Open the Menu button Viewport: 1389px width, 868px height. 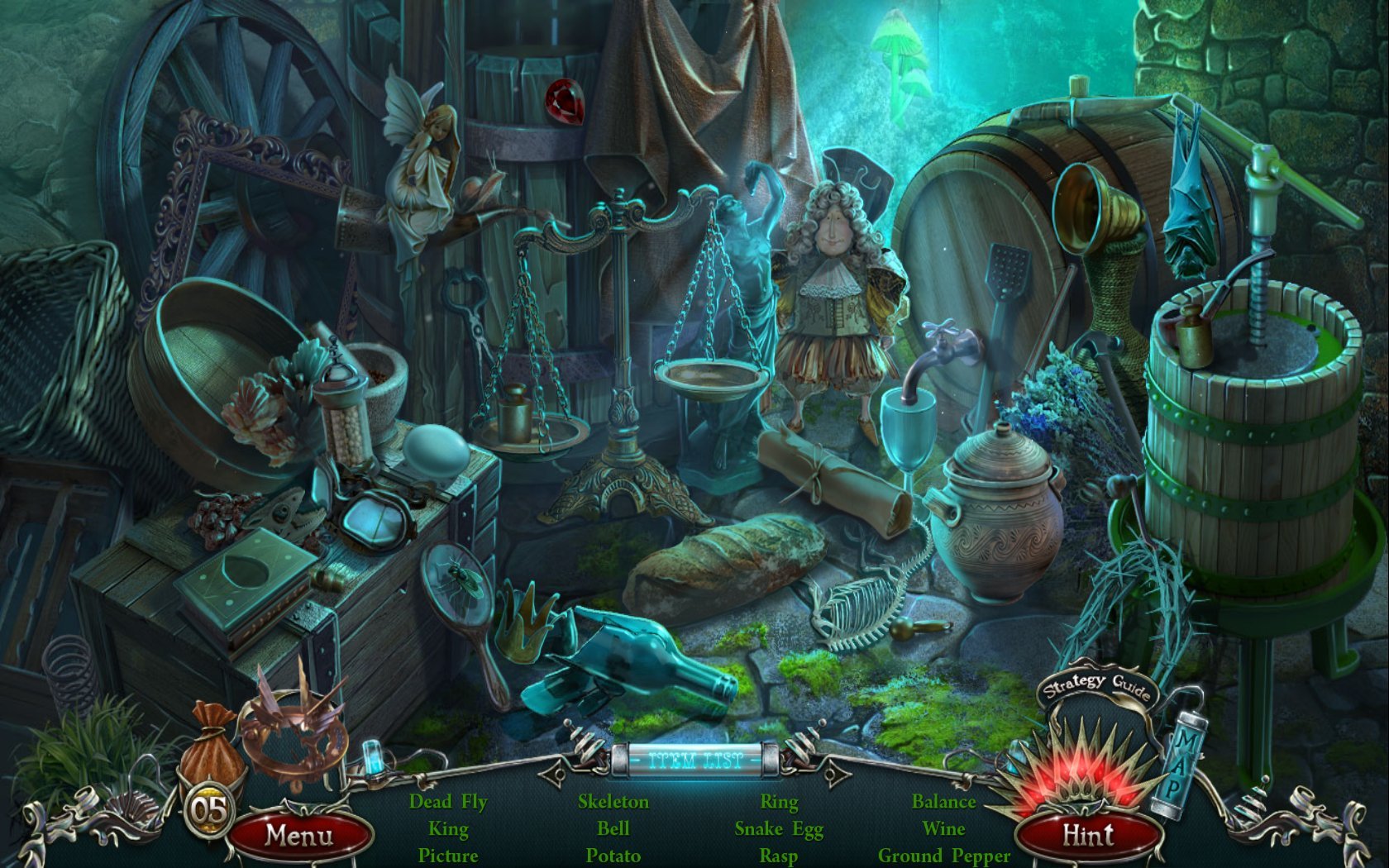click(299, 835)
